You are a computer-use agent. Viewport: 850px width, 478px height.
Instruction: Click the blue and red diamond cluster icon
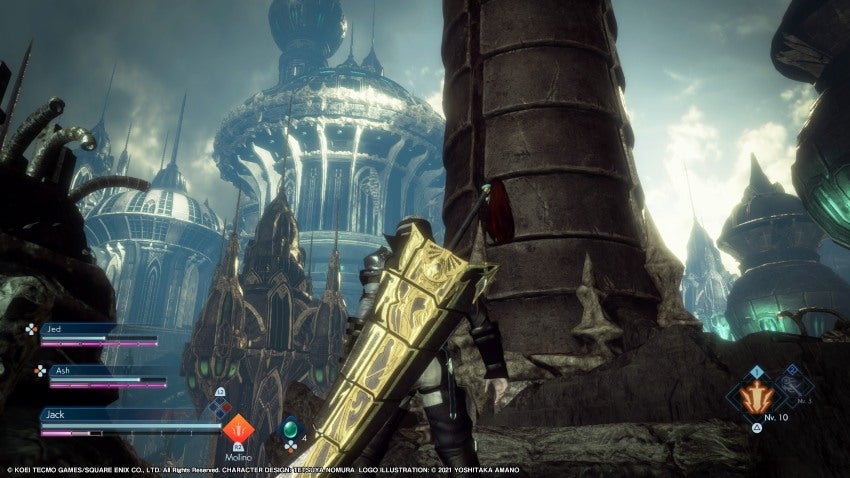click(220, 407)
